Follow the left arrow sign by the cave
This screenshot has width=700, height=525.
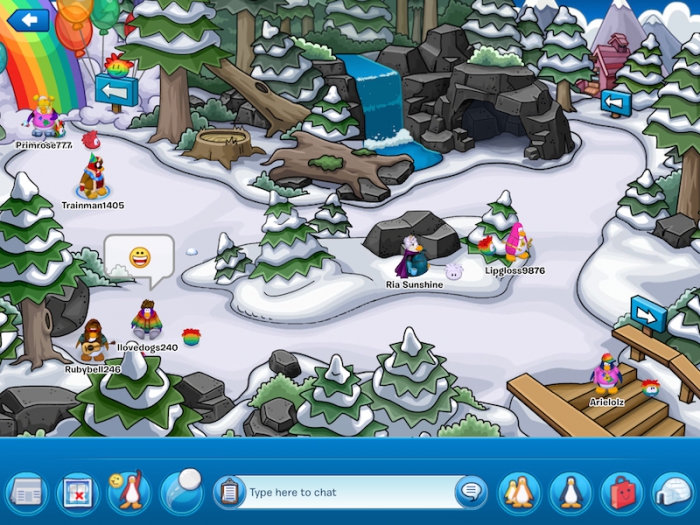pos(615,102)
